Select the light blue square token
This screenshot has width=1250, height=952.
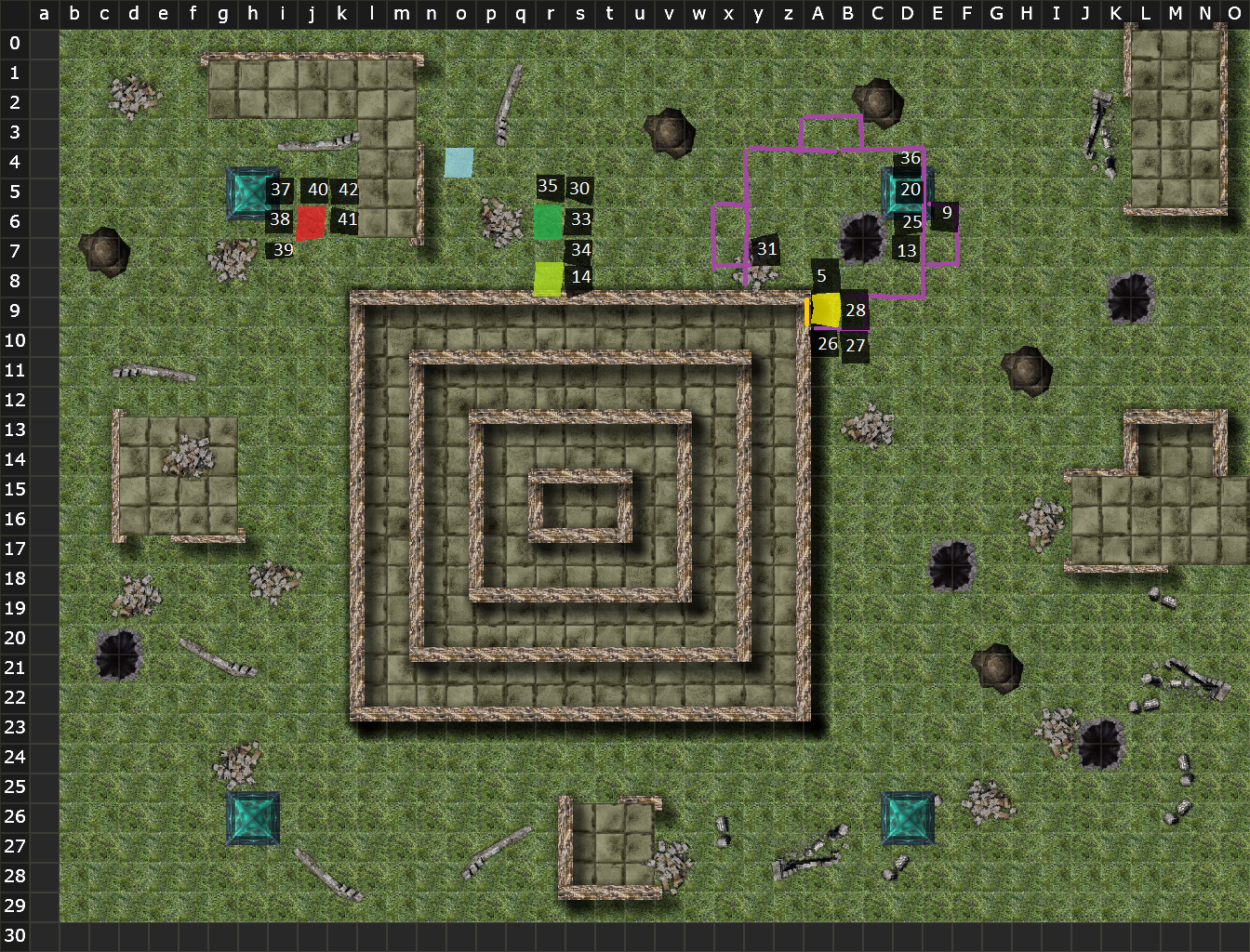click(x=459, y=163)
